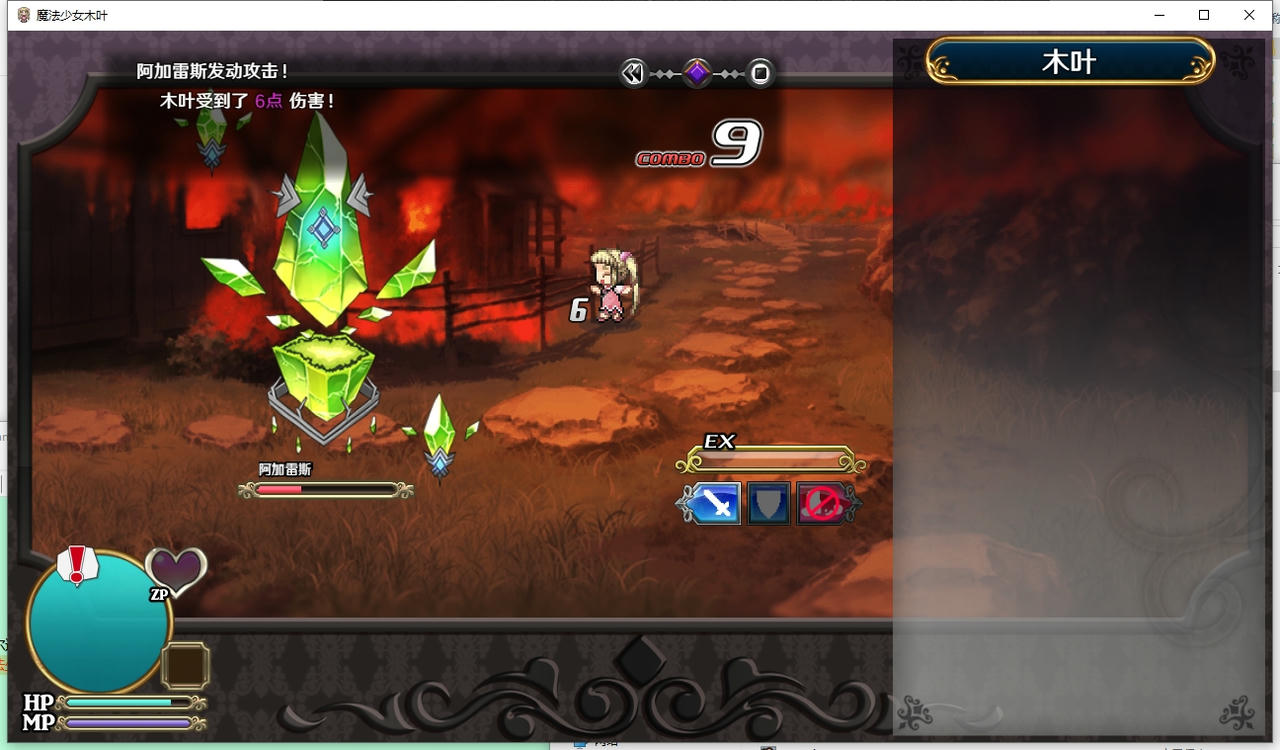Click the square stop icon on turn bar
The height and width of the screenshot is (750, 1280).
coord(760,73)
